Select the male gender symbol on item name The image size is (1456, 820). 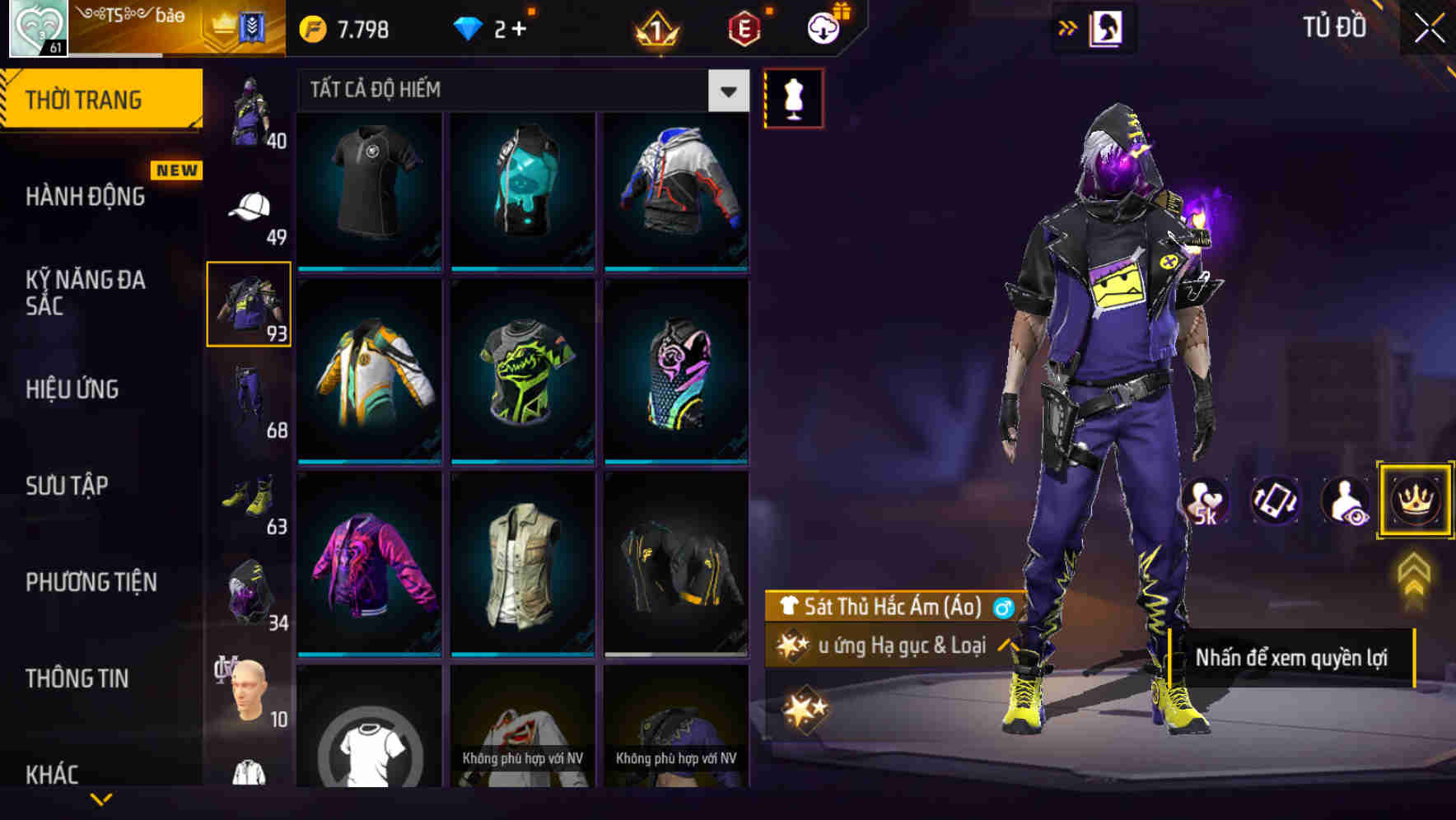click(1003, 609)
